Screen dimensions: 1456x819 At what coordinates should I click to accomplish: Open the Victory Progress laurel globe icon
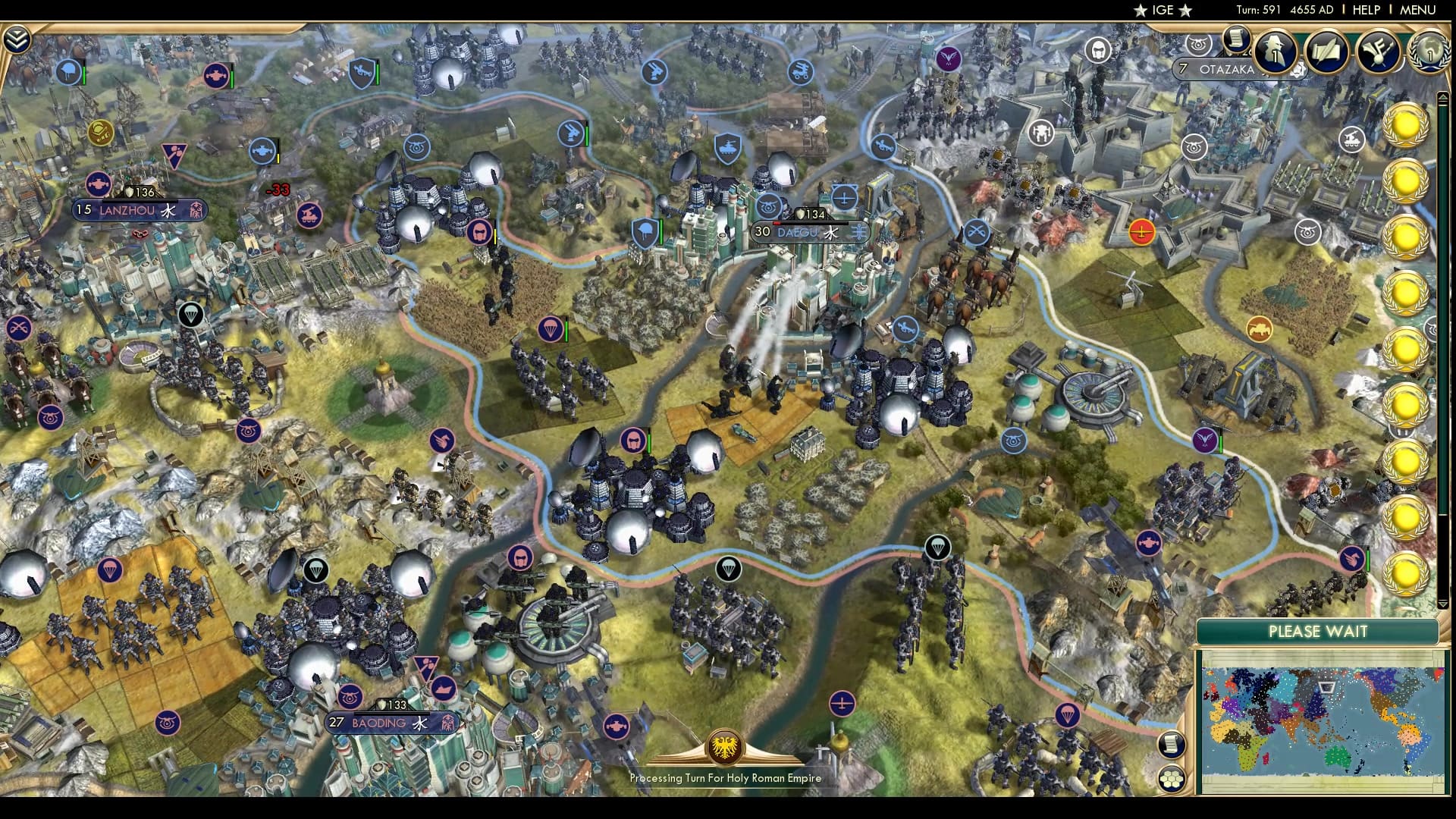click(x=1430, y=53)
